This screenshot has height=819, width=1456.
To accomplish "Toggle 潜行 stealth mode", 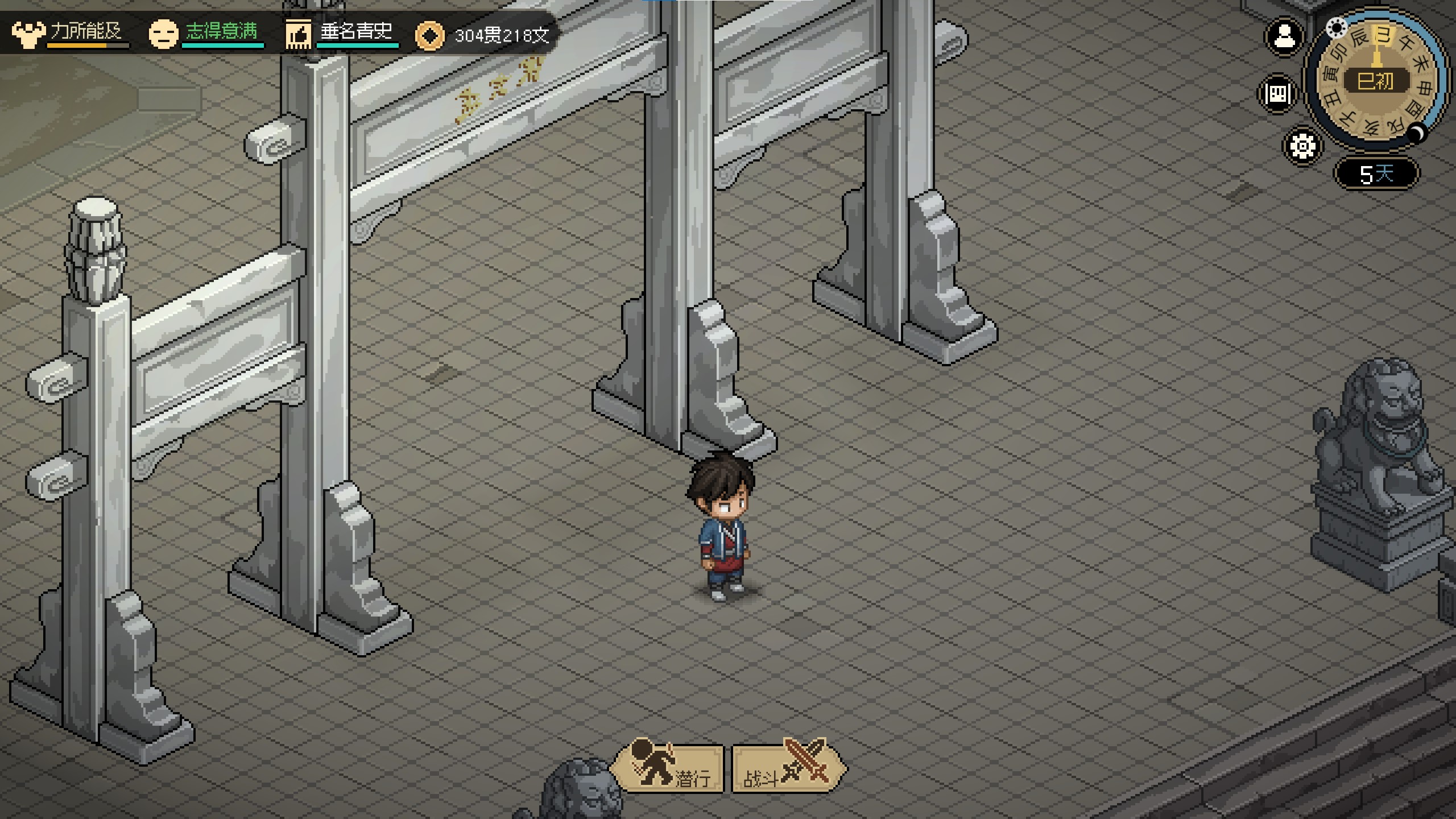I will (x=668, y=769).
